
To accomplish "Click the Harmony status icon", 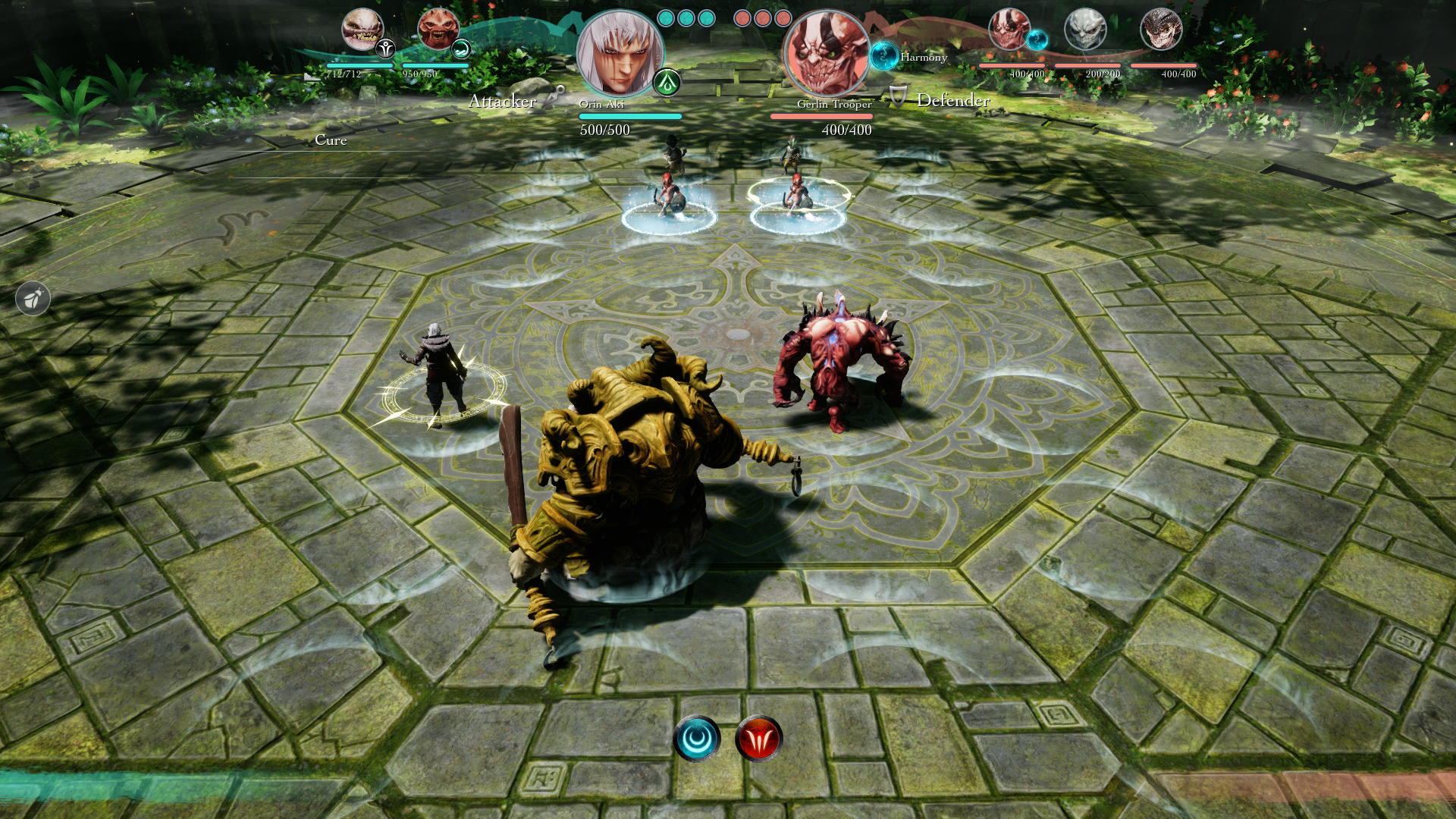I will point(883,55).
